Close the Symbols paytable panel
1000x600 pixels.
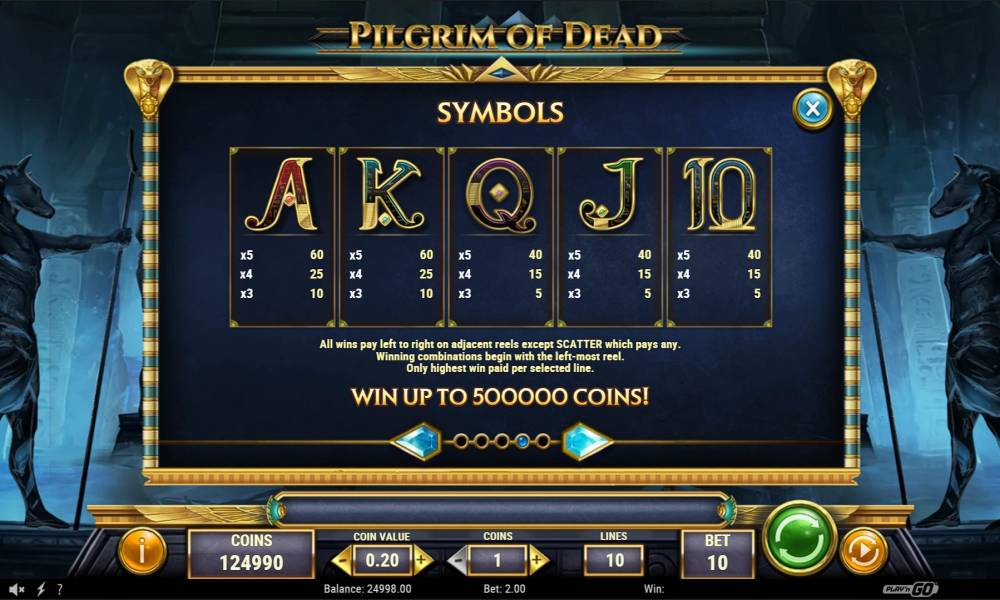[x=813, y=108]
